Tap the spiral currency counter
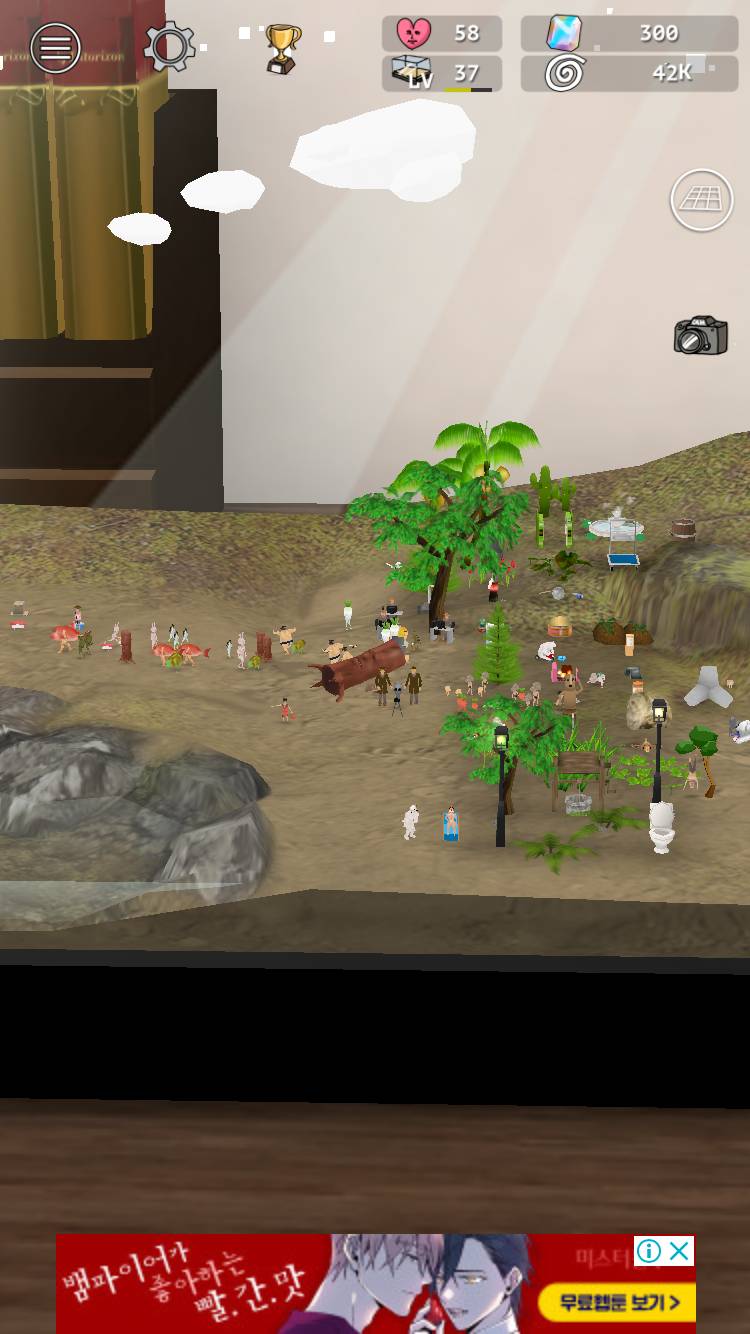The image size is (750, 1334). click(629, 73)
